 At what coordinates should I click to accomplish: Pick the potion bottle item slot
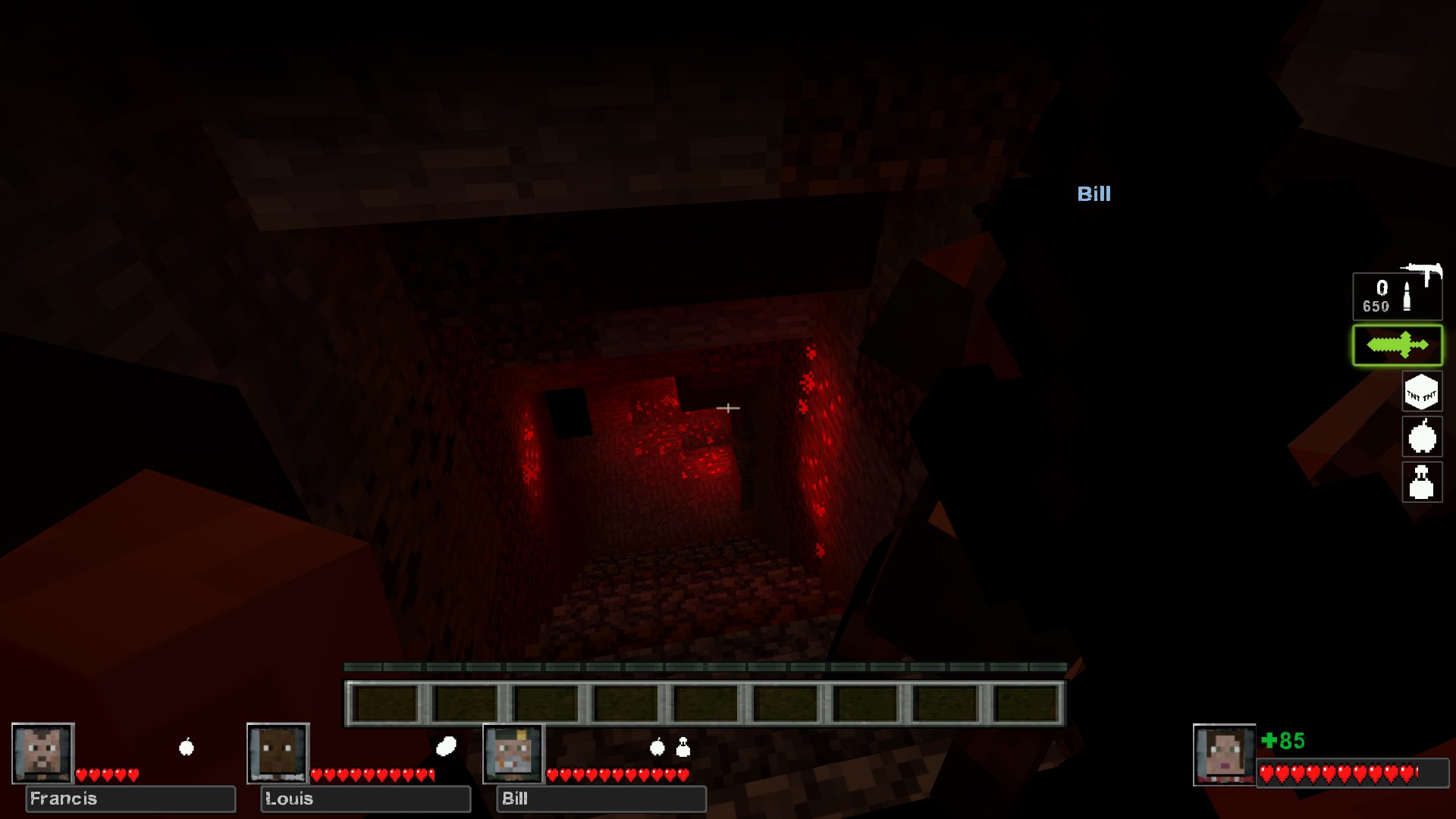(1421, 482)
